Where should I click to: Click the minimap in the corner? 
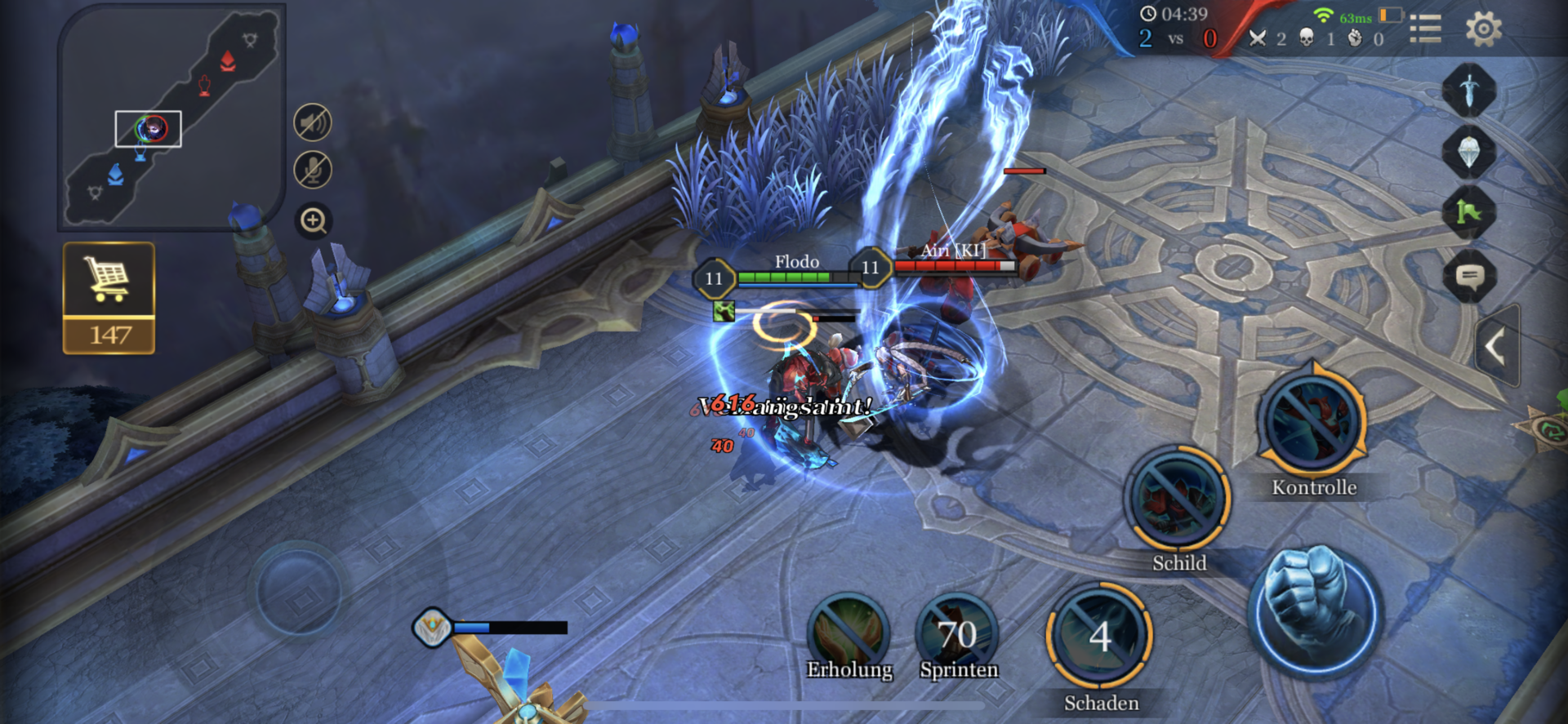[171, 118]
